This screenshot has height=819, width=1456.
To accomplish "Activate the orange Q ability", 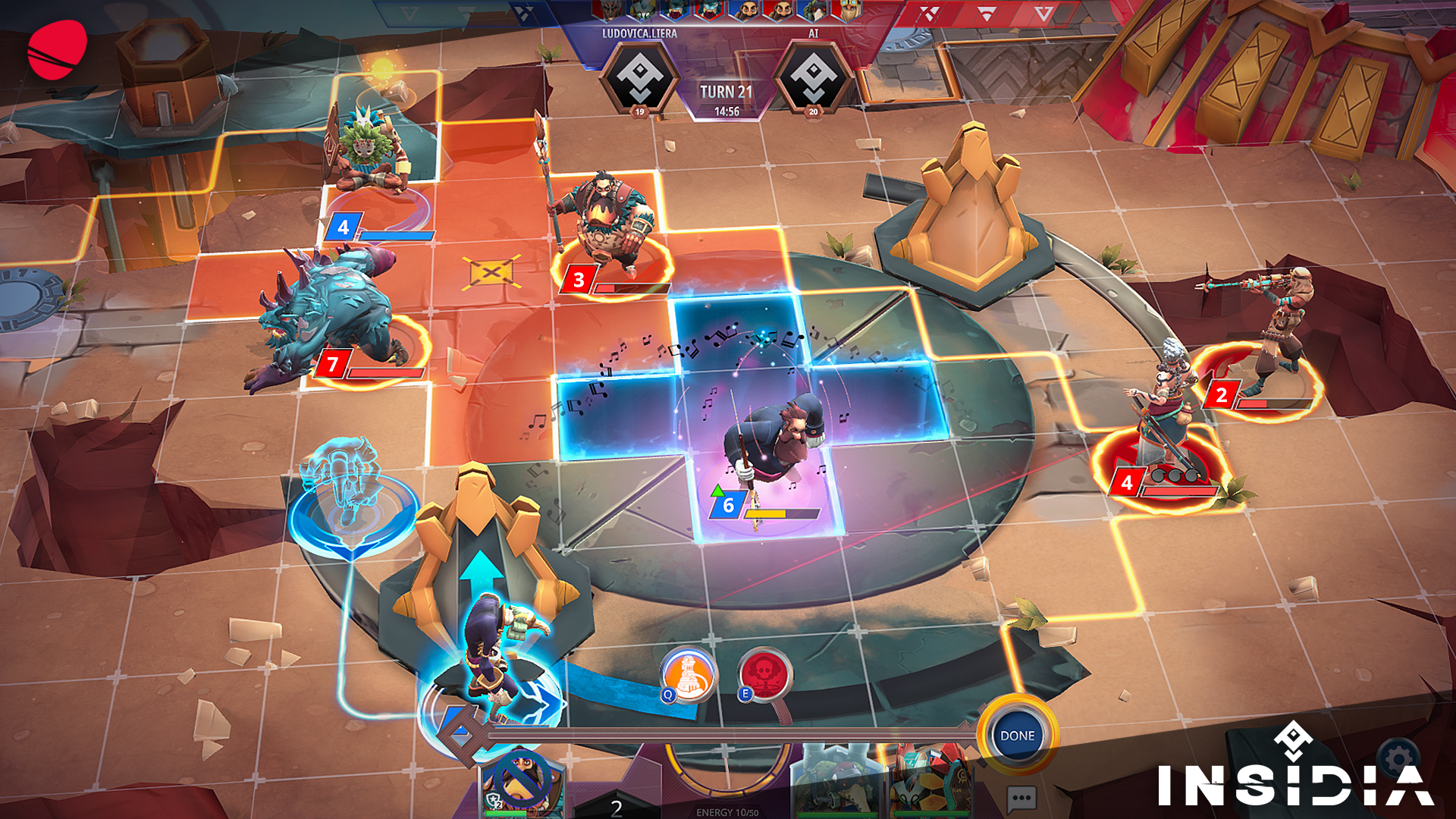I will click(689, 674).
